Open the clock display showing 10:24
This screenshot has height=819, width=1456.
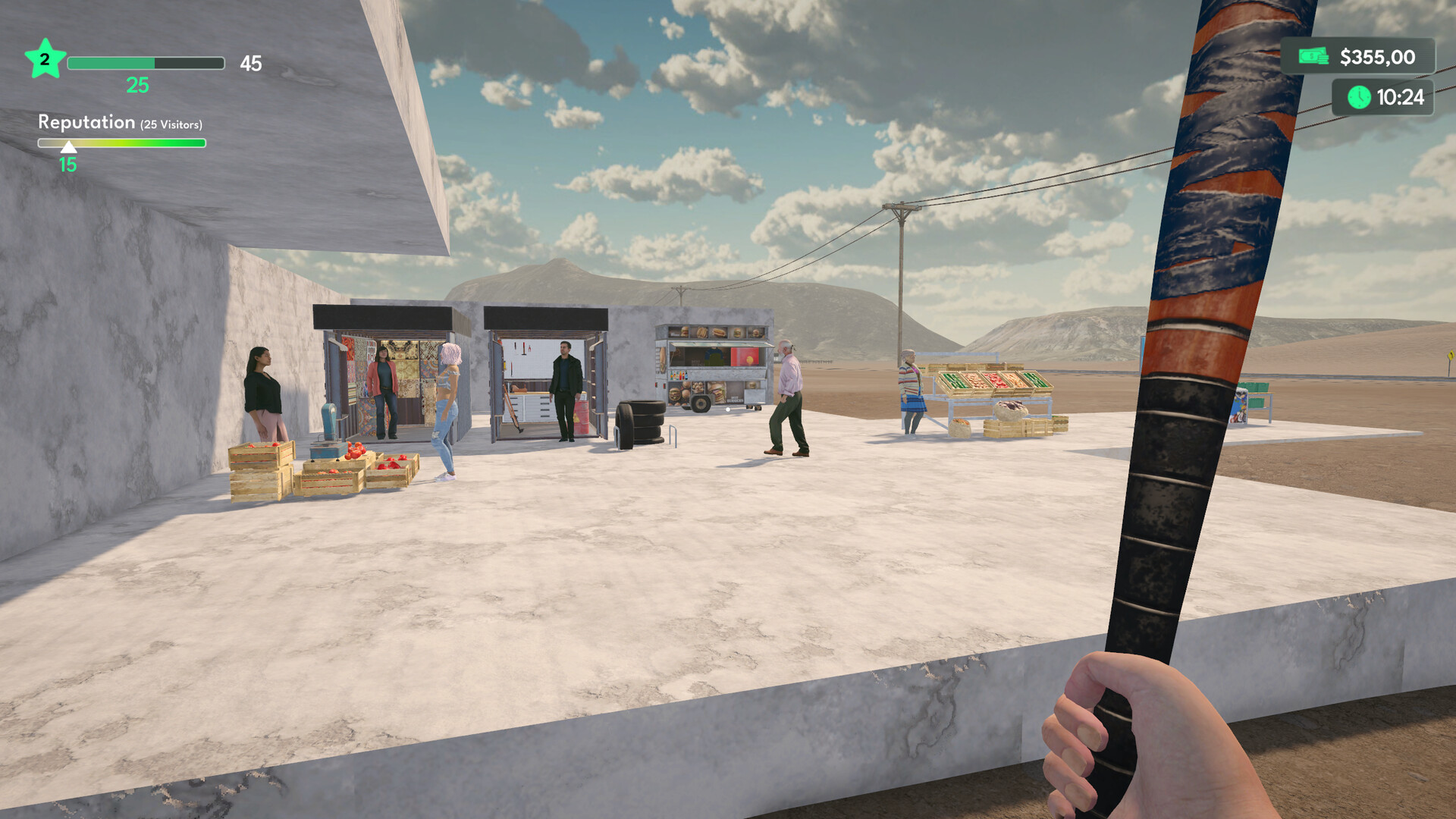click(1395, 97)
